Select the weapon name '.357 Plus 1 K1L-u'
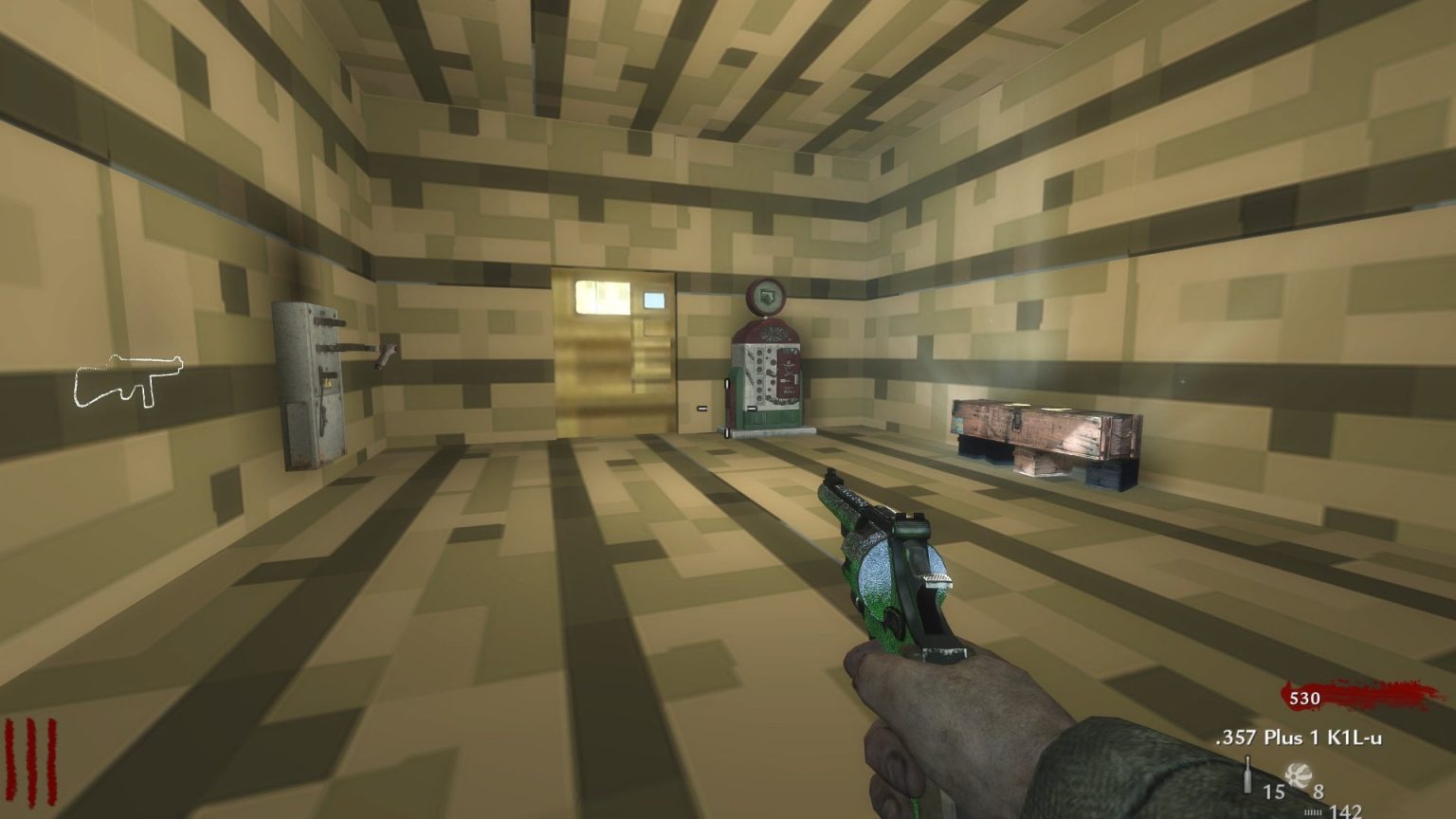This screenshot has height=819, width=1456. tap(1298, 737)
